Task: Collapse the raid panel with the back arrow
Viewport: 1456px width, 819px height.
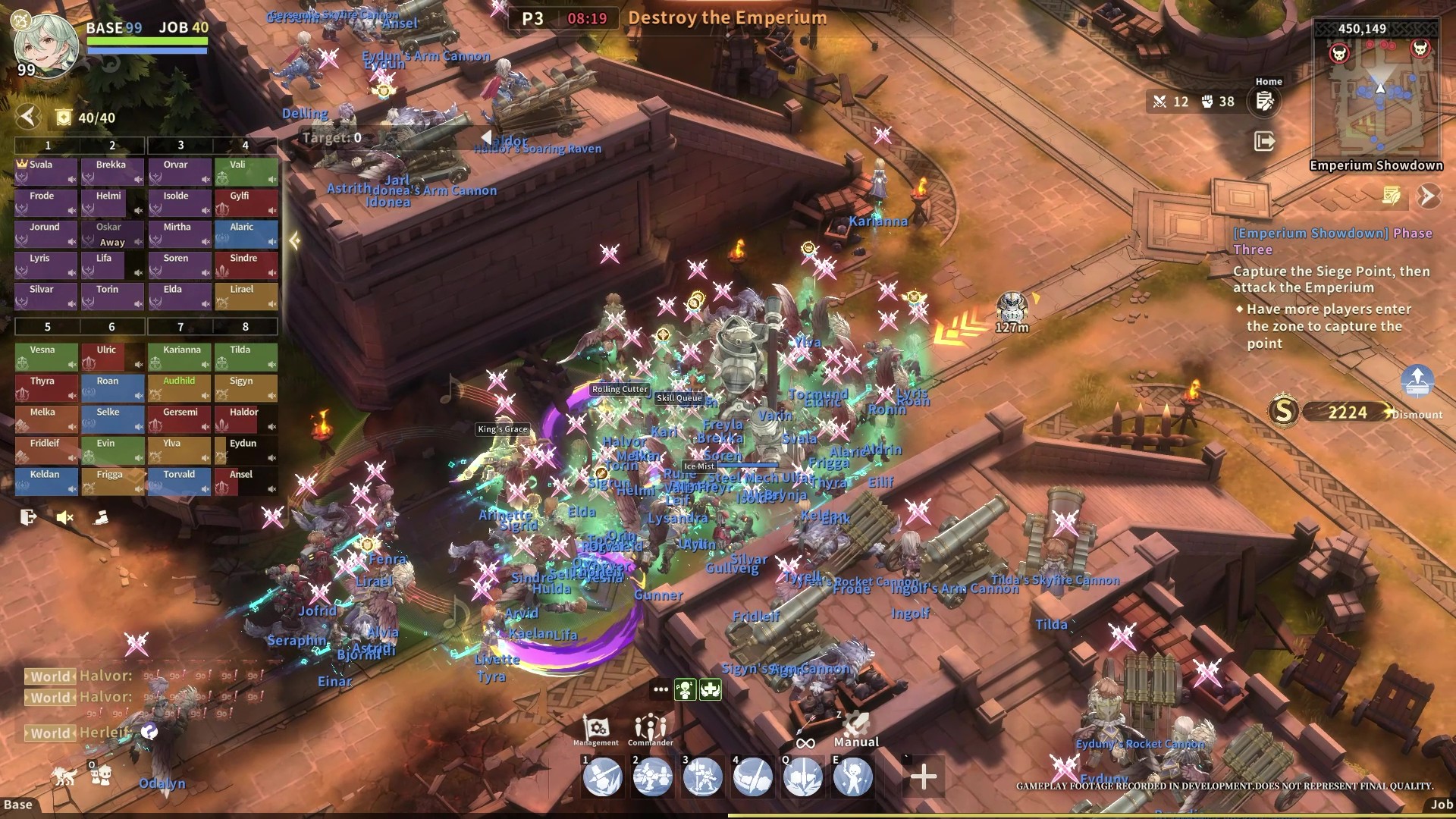Action: point(28,117)
